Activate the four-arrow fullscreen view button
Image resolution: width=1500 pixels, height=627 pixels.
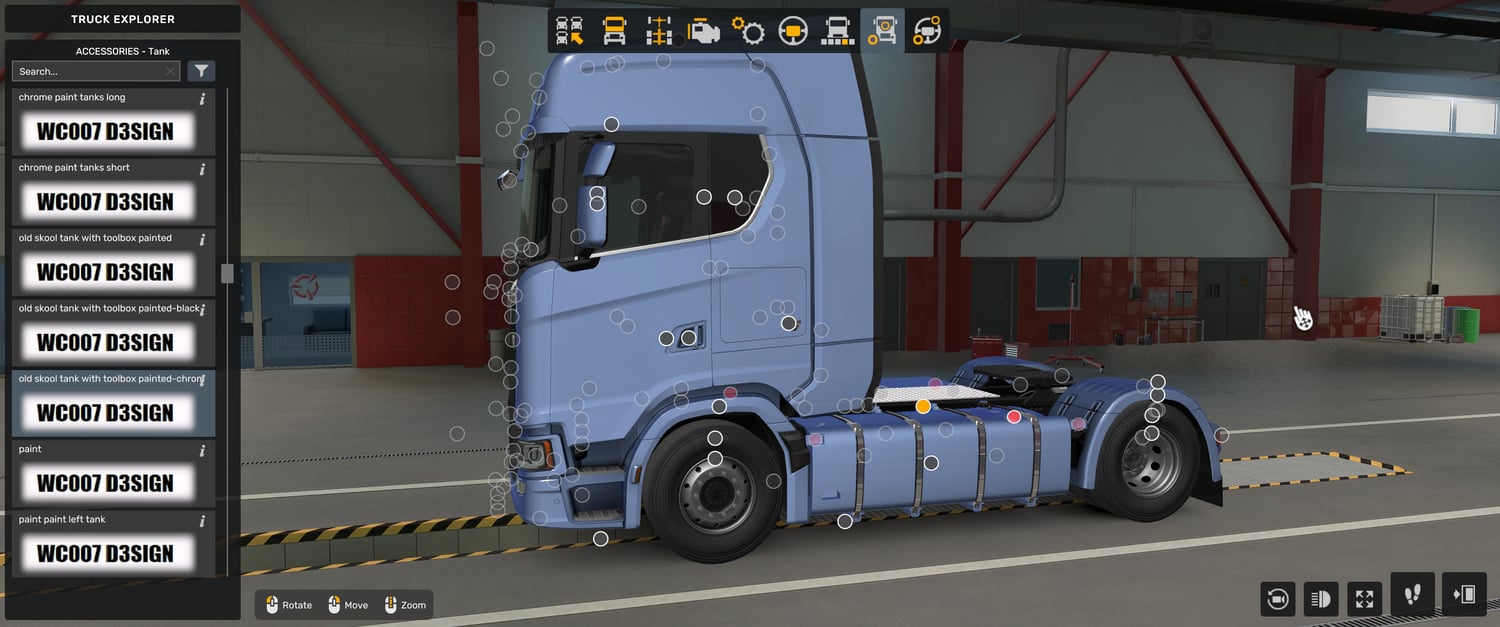point(1364,599)
